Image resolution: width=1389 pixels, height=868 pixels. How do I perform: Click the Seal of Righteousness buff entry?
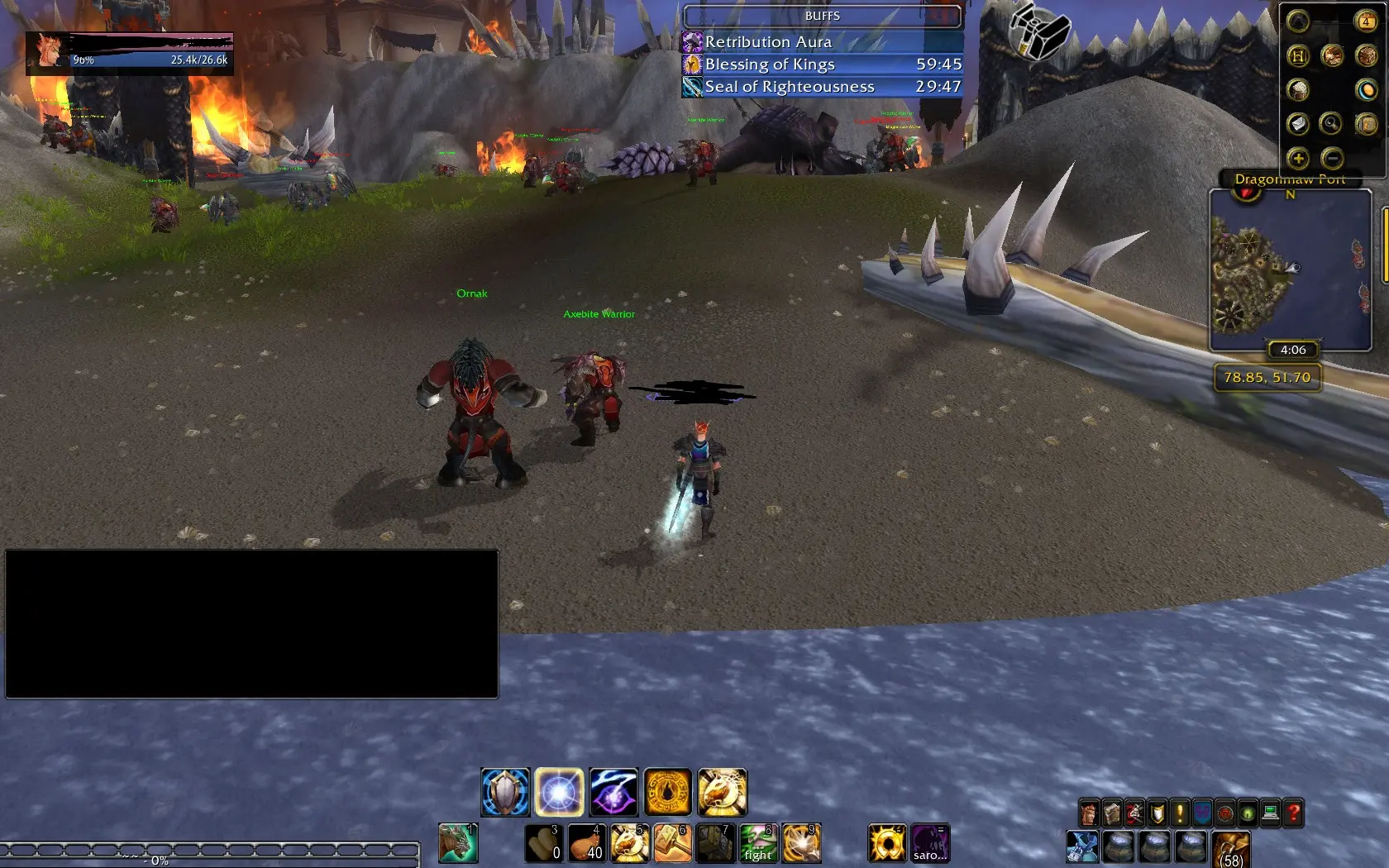tap(822, 87)
